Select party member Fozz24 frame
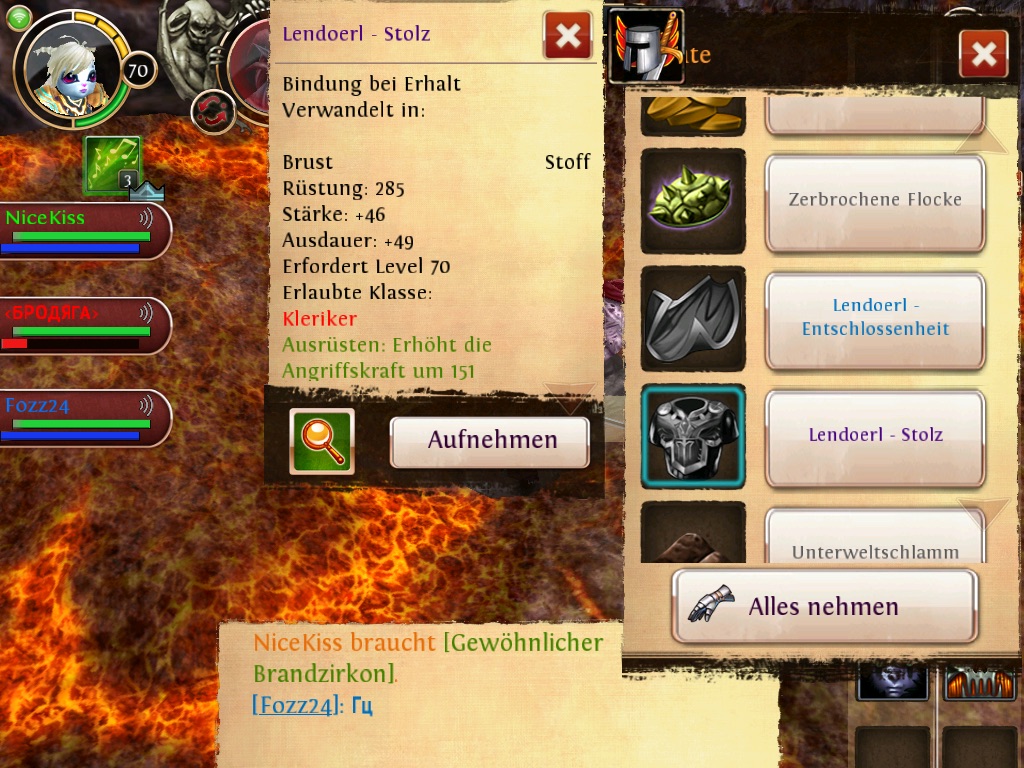The width and height of the screenshot is (1024, 768). pos(84,418)
